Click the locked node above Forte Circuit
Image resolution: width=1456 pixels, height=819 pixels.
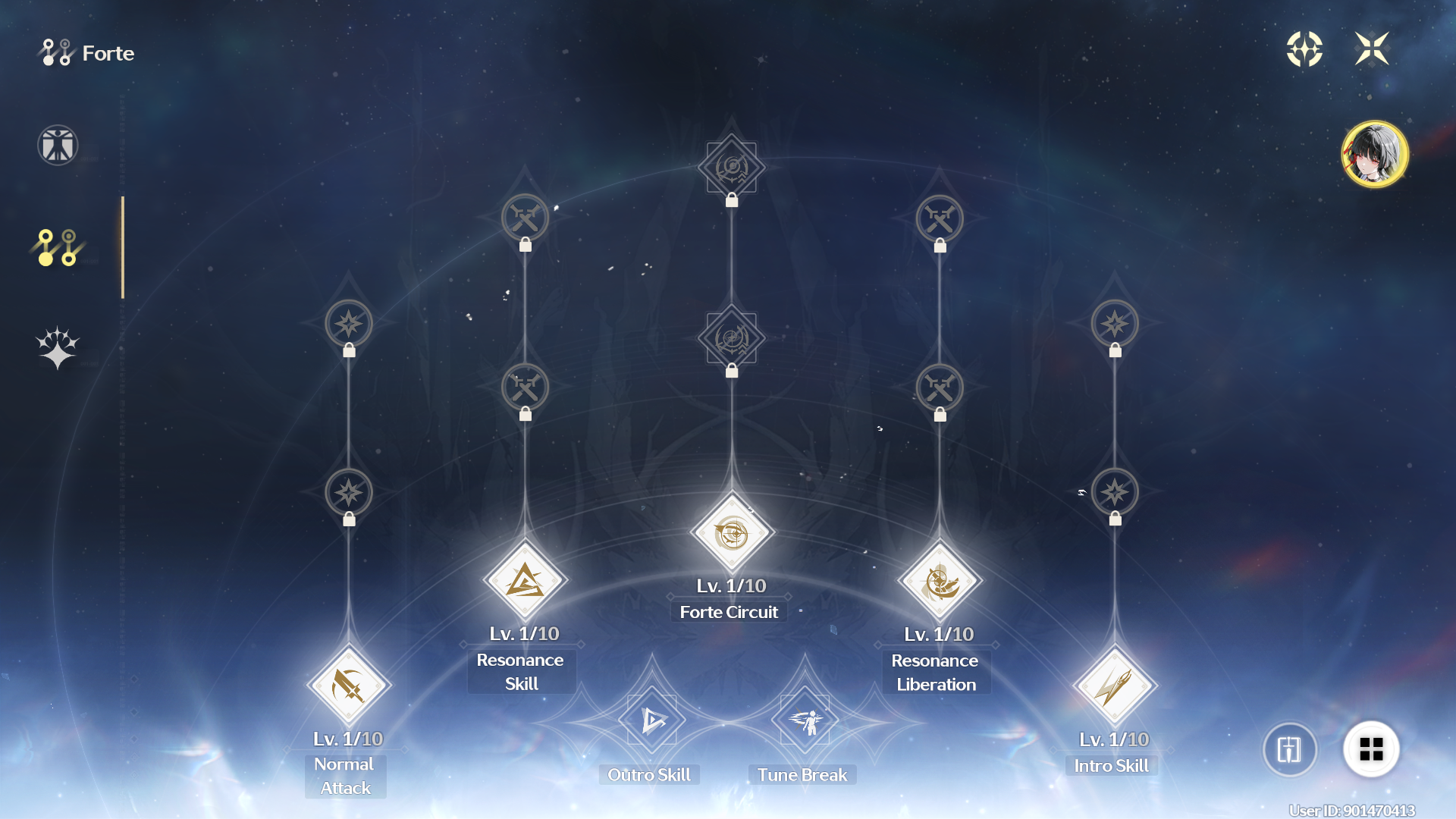tap(730, 339)
